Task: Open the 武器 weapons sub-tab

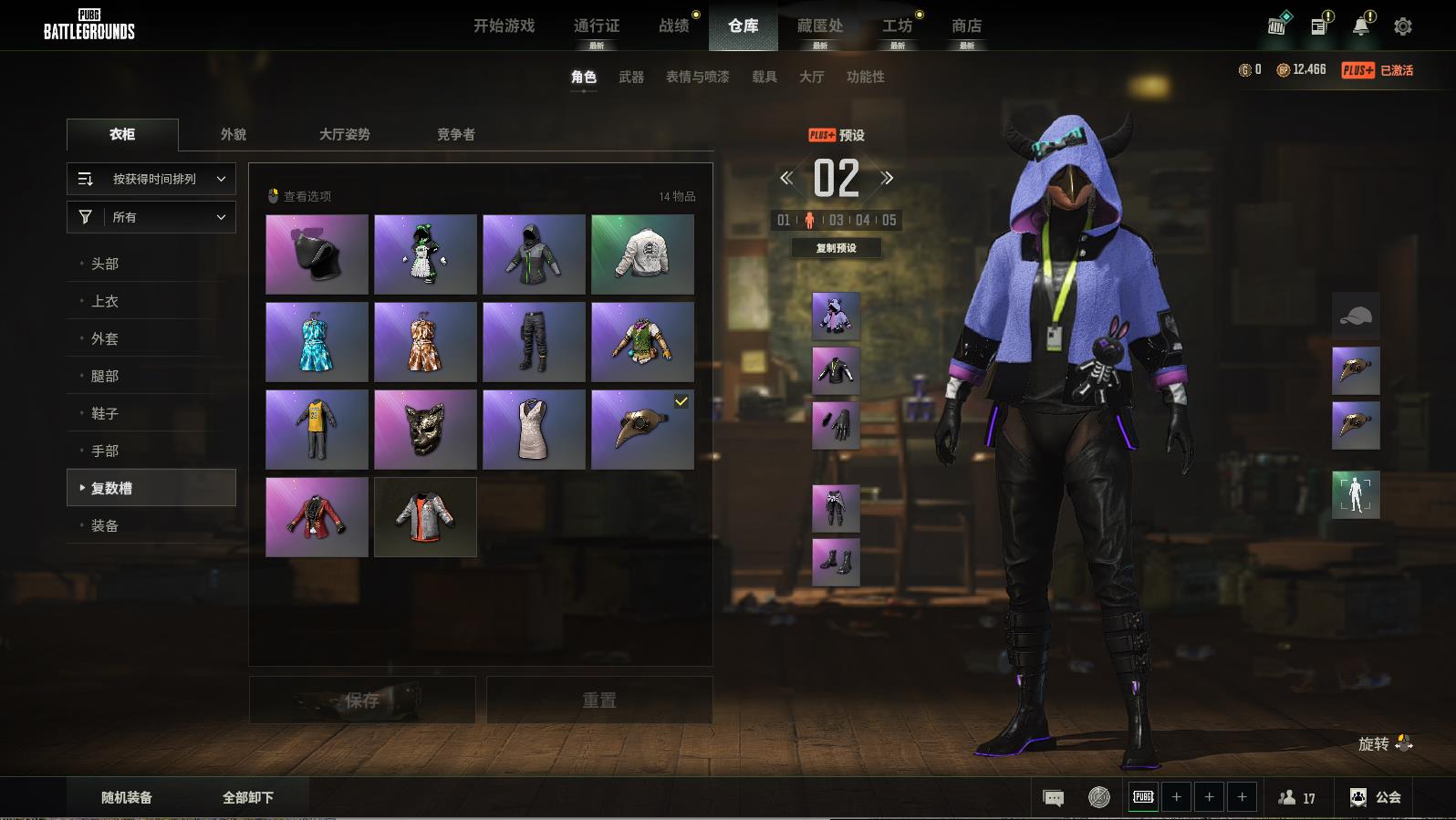Action: click(631, 78)
